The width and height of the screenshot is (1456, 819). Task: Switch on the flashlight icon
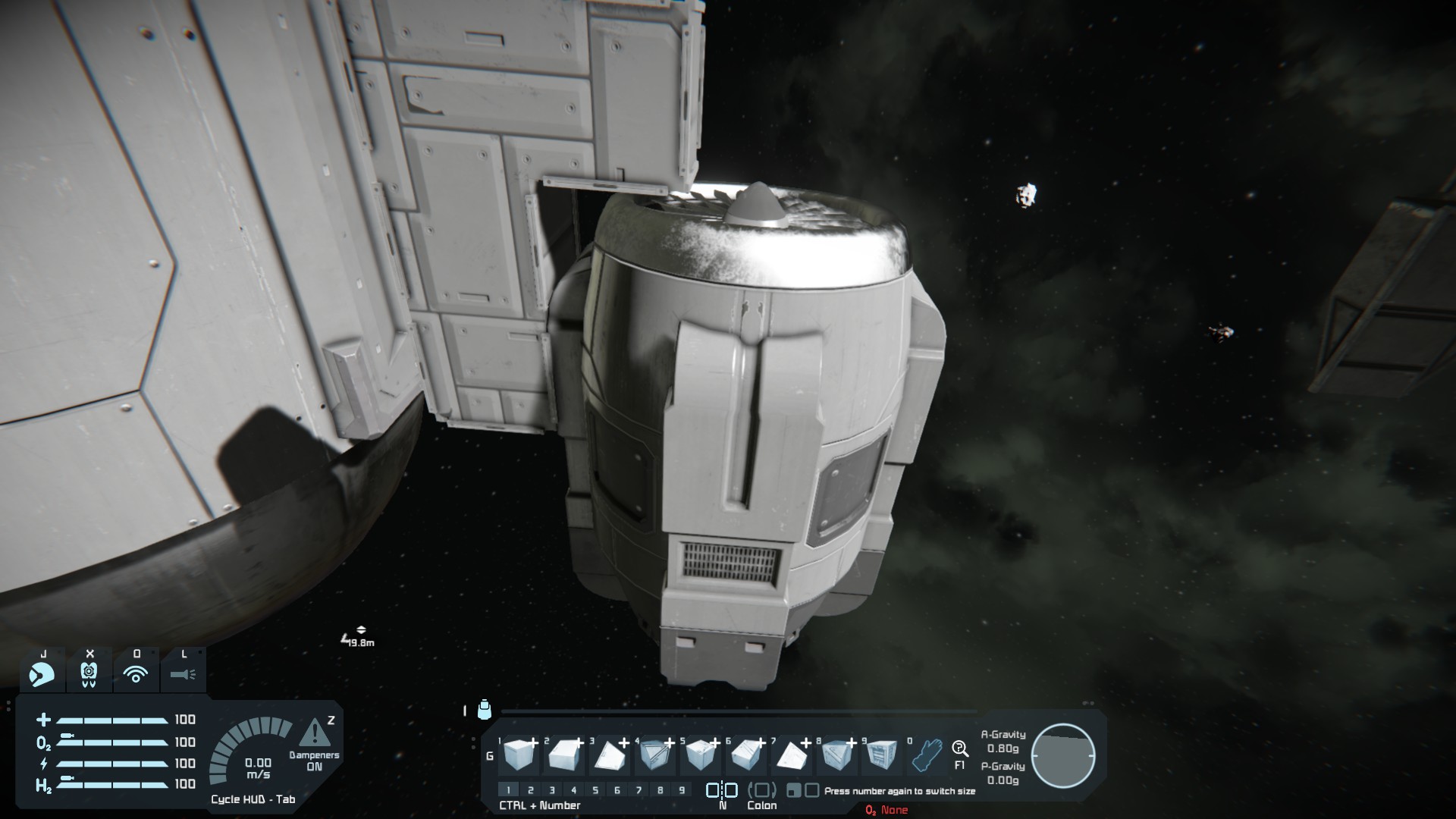tap(183, 673)
